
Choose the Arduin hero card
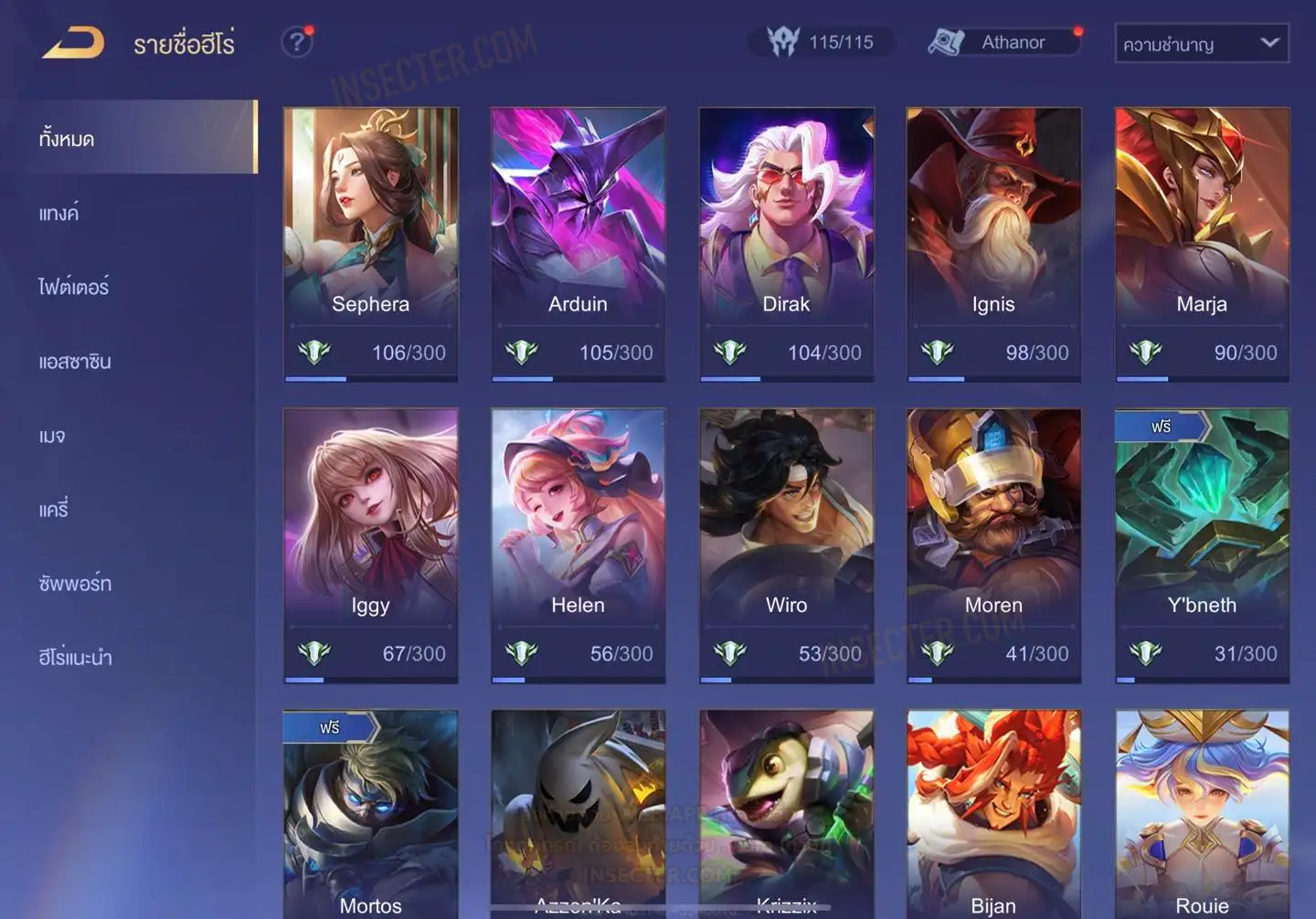(x=578, y=243)
